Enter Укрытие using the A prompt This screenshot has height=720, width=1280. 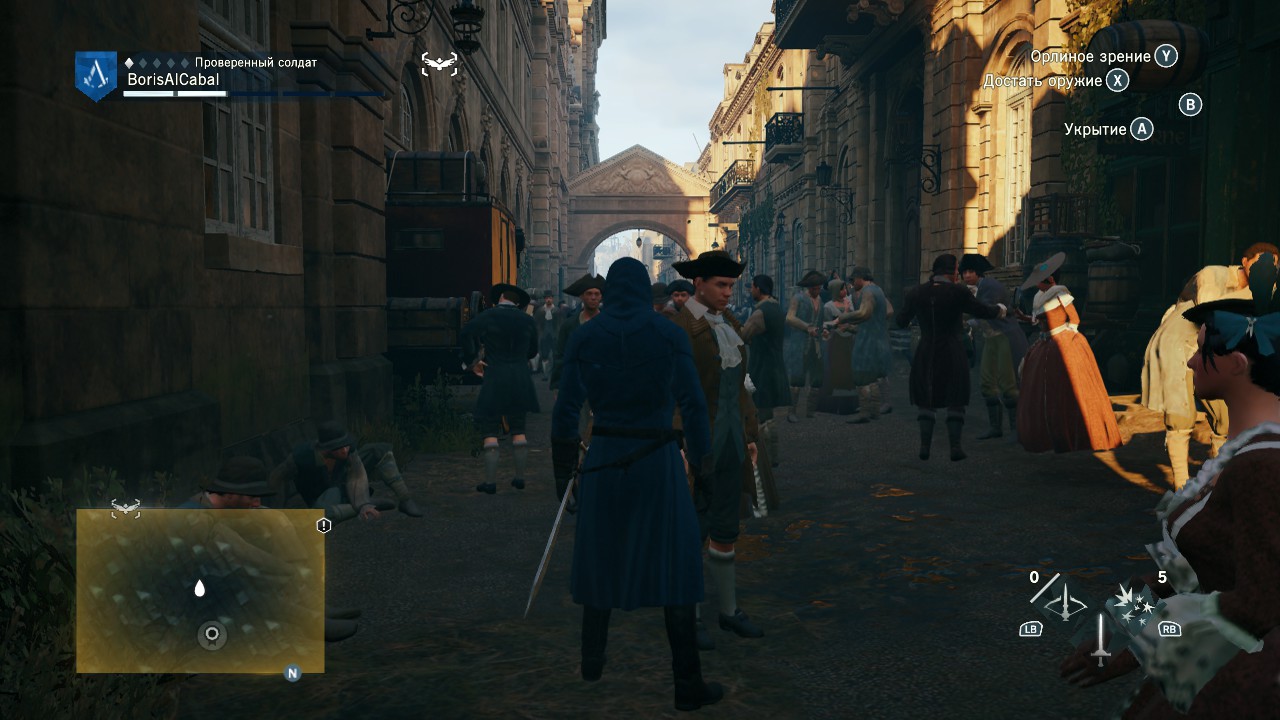coord(1140,129)
